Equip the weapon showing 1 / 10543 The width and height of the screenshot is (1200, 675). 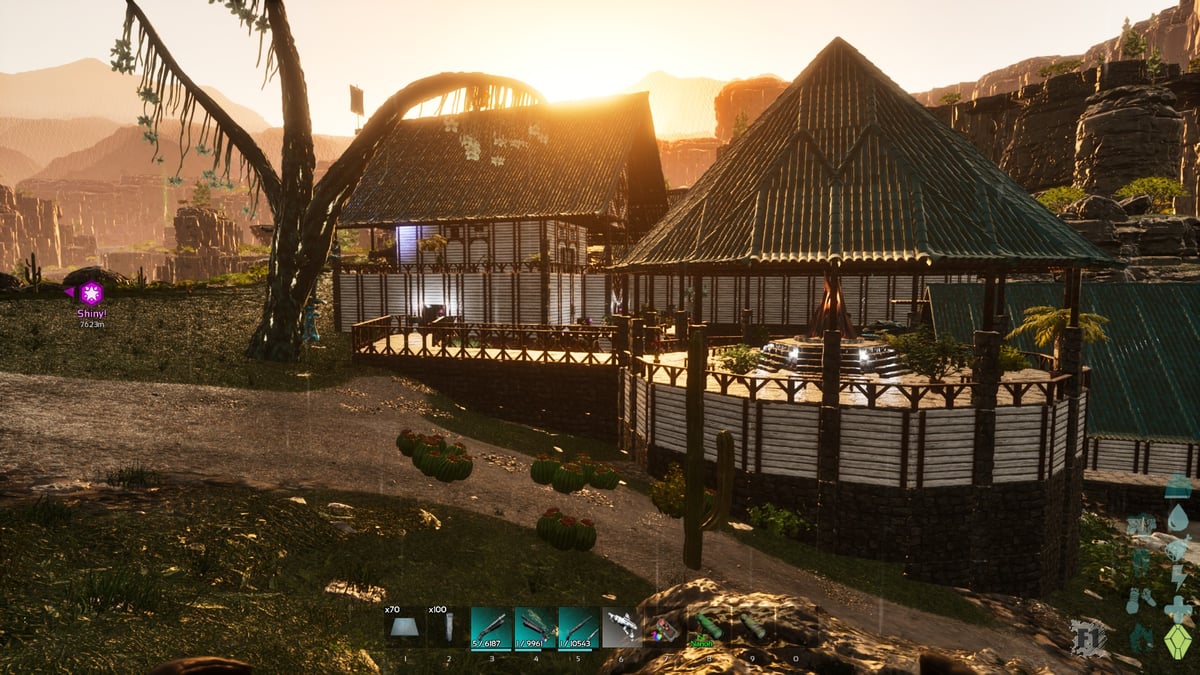[x=579, y=628]
